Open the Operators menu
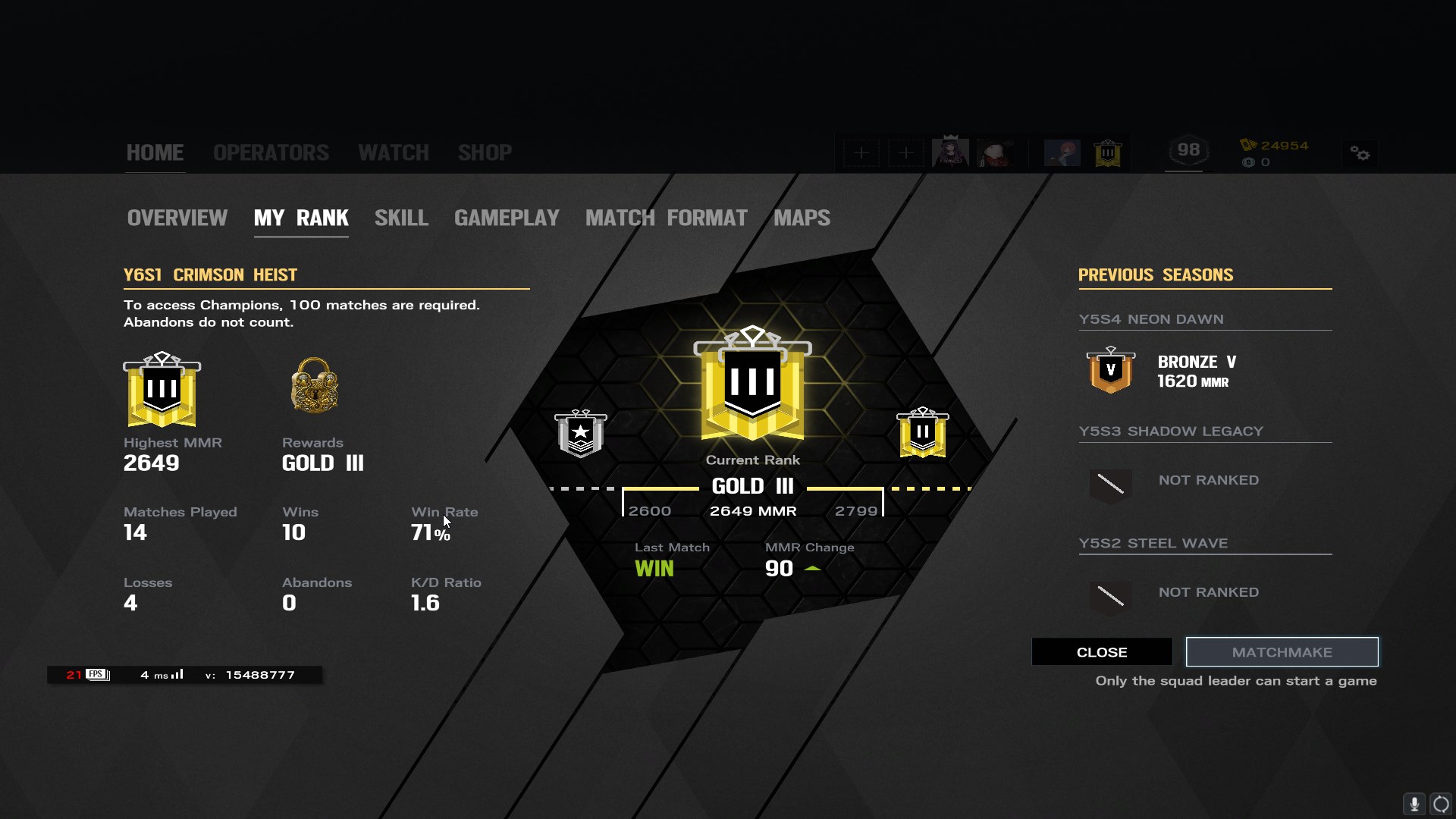 pos(271,152)
